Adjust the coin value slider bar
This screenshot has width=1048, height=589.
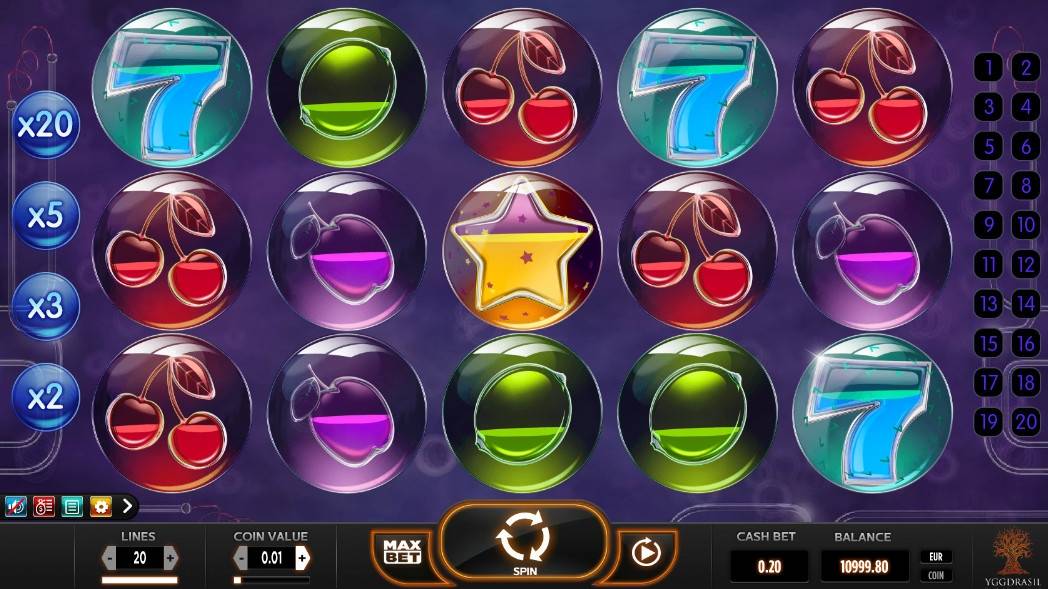point(271,579)
